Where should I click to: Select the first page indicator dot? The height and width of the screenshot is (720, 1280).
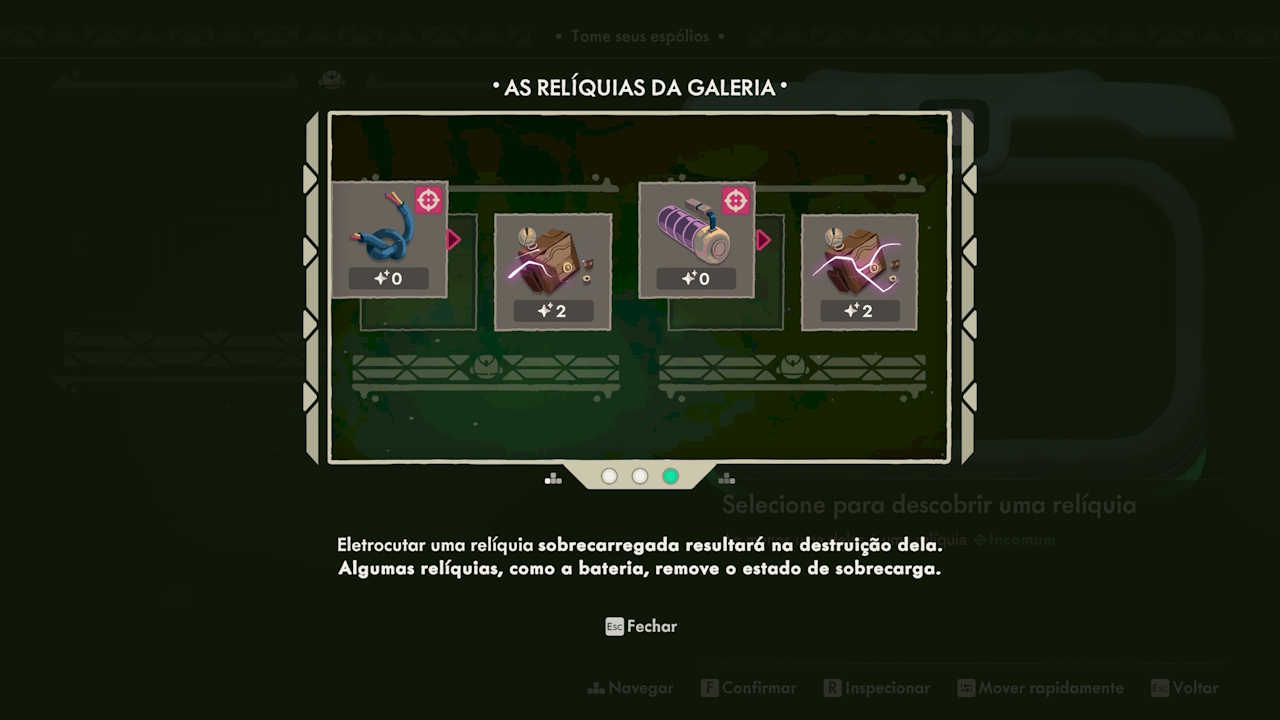(609, 477)
